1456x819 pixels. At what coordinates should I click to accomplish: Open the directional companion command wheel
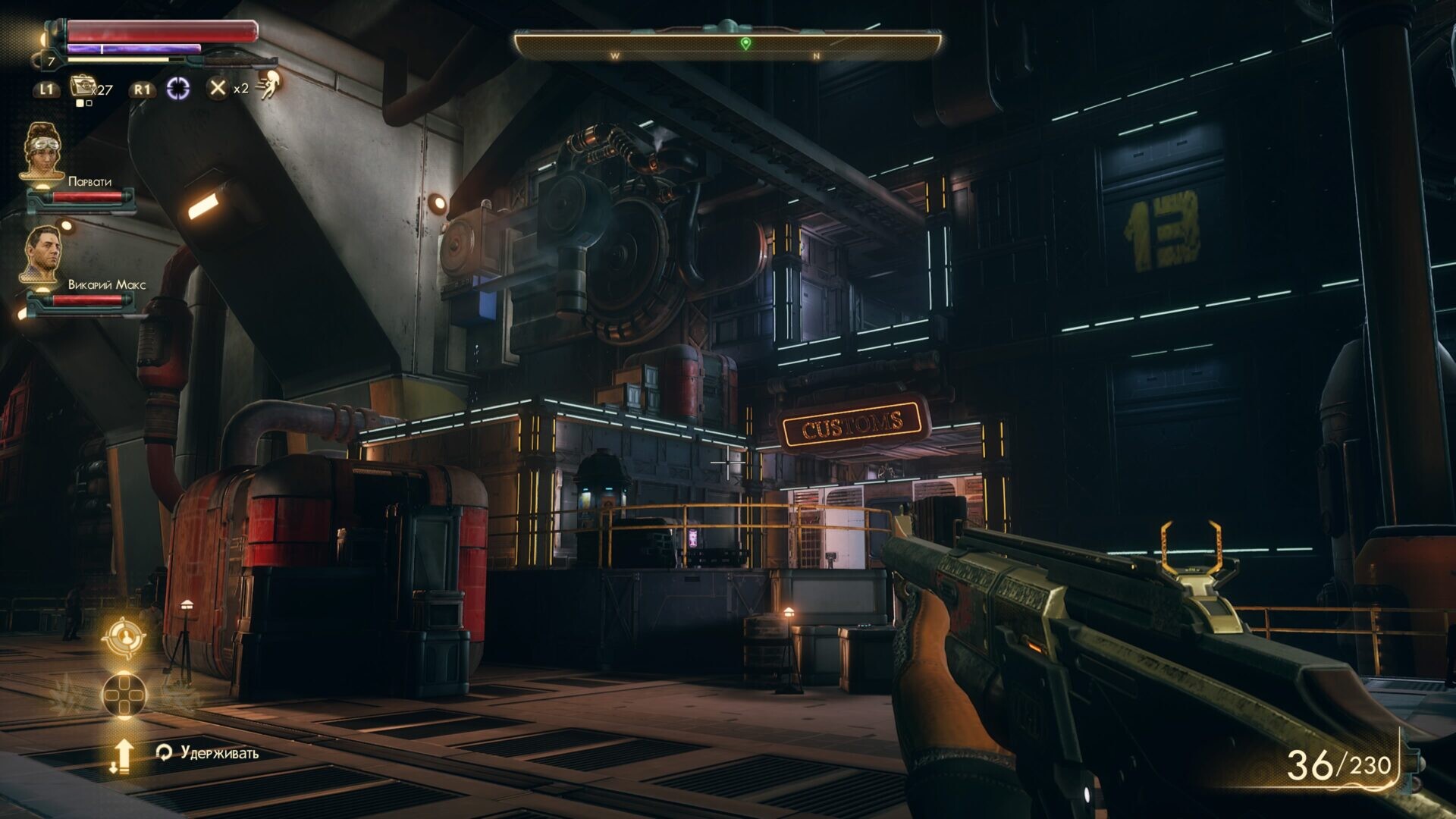(x=123, y=694)
